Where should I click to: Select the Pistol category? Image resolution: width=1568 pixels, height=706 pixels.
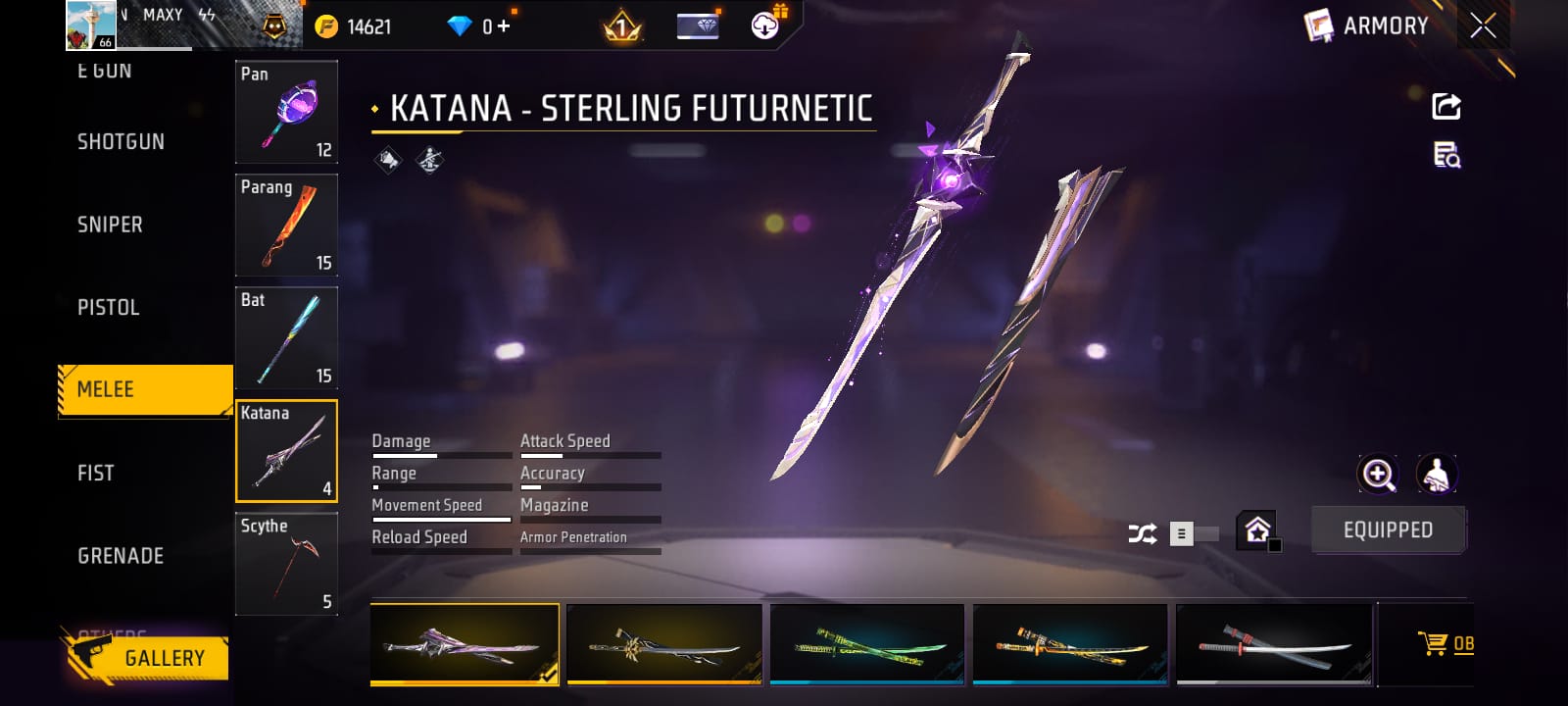(x=108, y=308)
